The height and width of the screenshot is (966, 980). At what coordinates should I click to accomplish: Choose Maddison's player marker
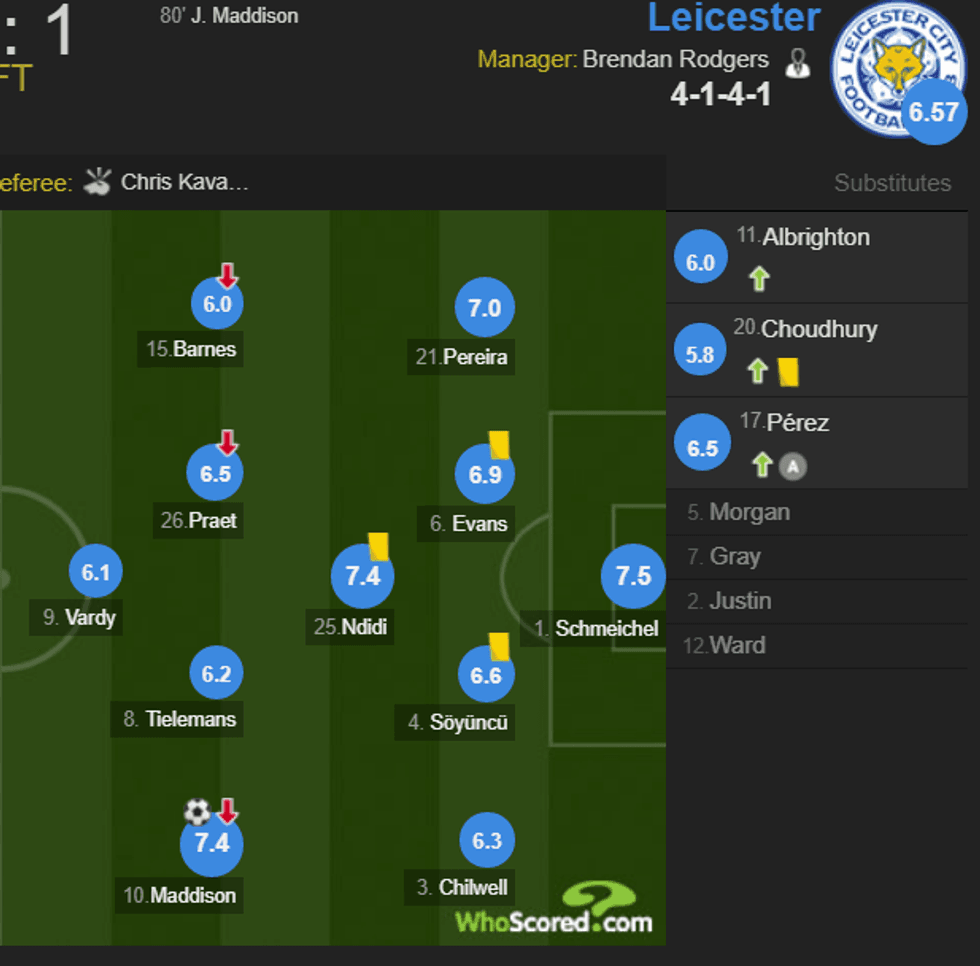click(x=211, y=844)
